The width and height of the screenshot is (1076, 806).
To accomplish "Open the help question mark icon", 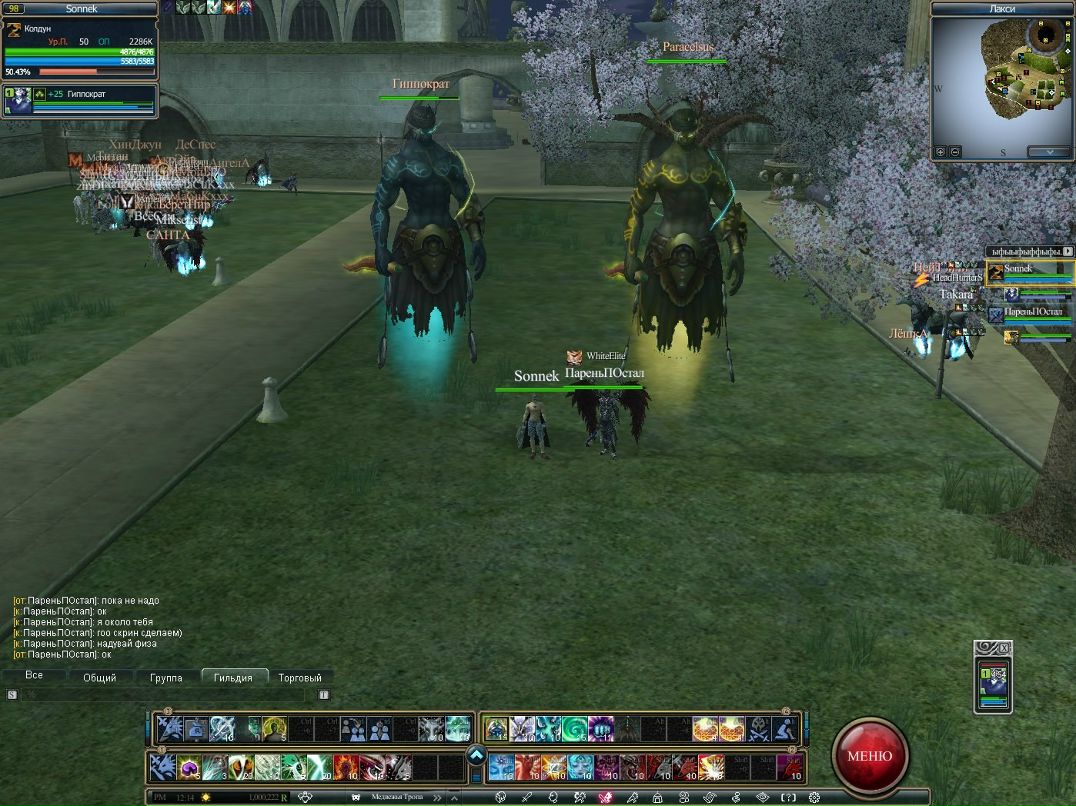I will click(x=789, y=797).
